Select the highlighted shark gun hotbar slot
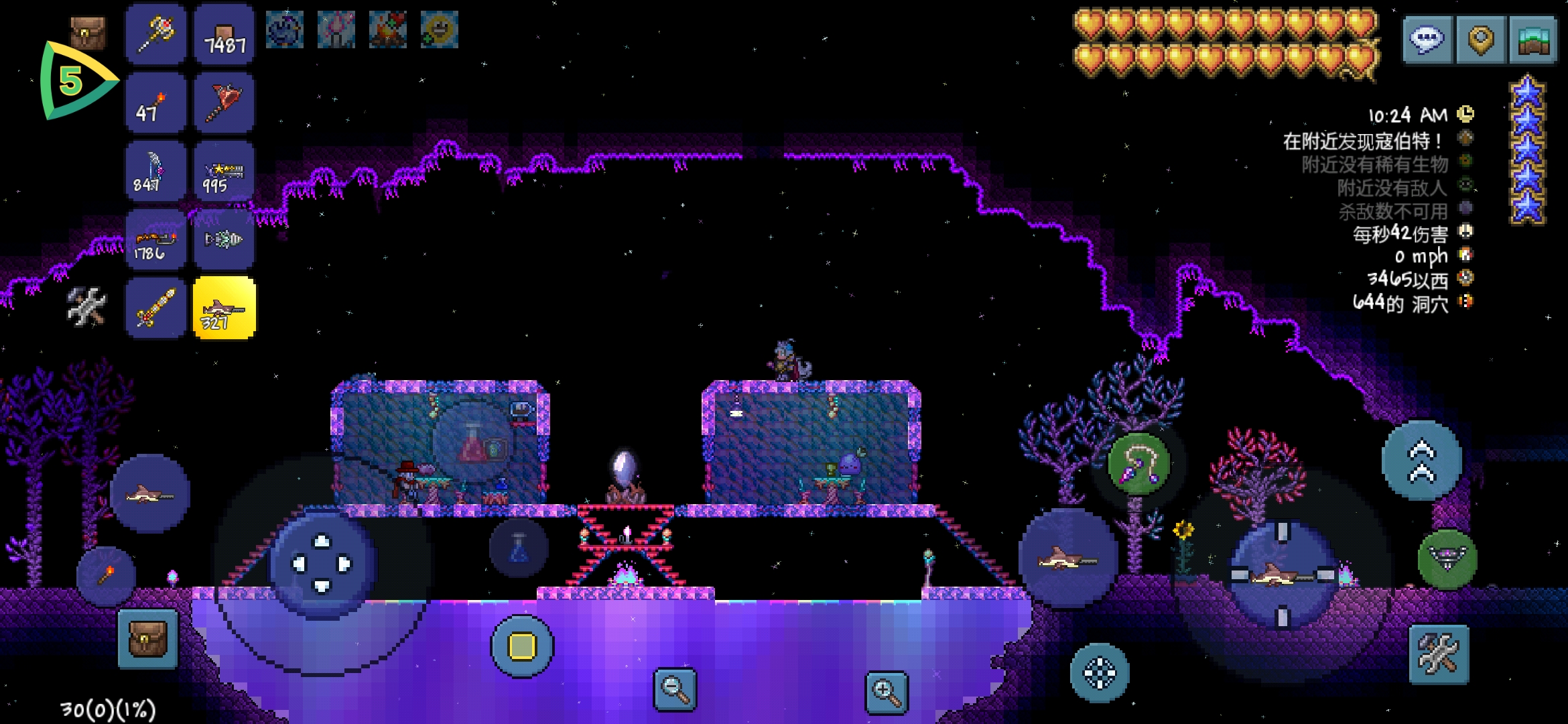 coord(224,308)
